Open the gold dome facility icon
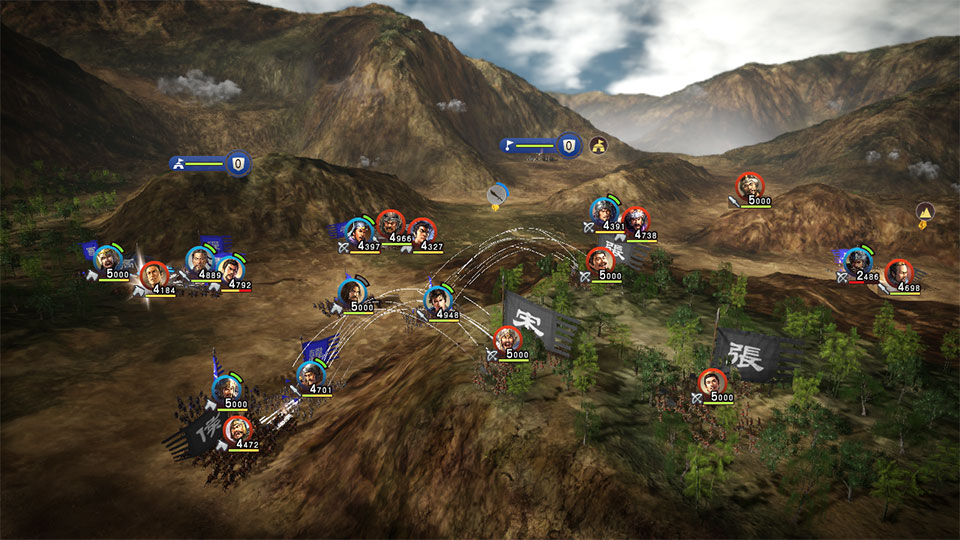The height and width of the screenshot is (540, 960). (x=598, y=146)
